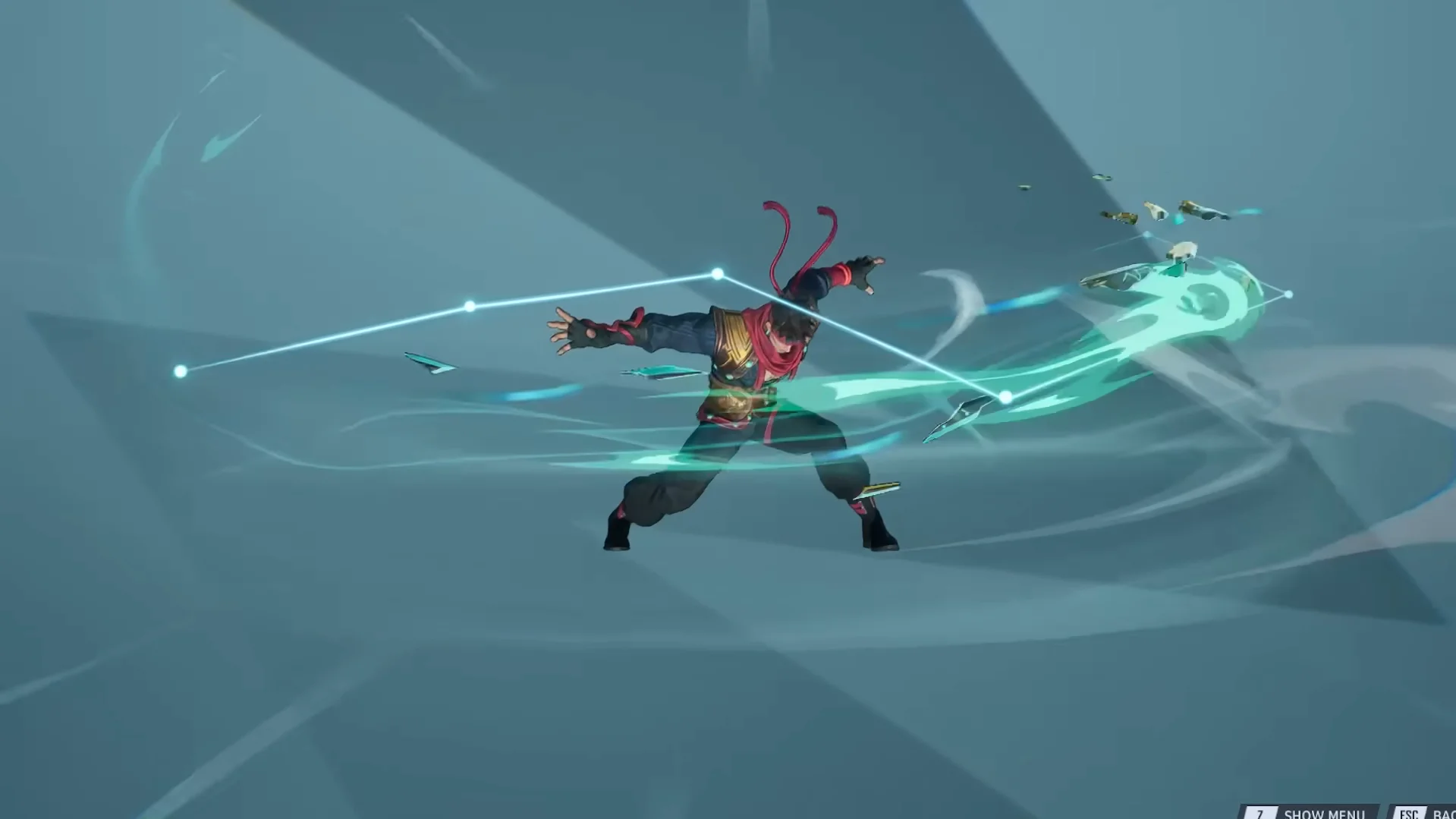Click the Z key prompt icon
1456x819 pixels.
click(1262, 814)
